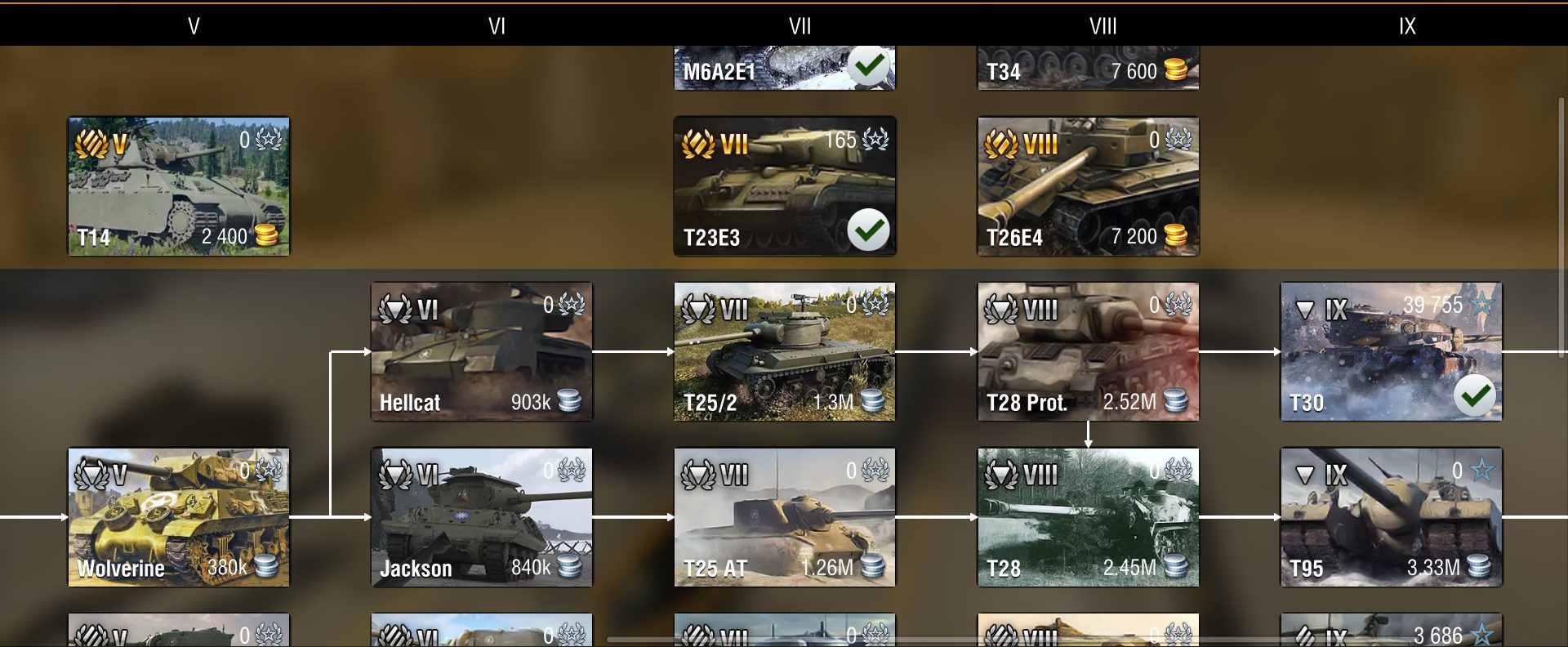Open the T28 Prot. tank card
The image size is (1568, 647).
(x=1088, y=352)
